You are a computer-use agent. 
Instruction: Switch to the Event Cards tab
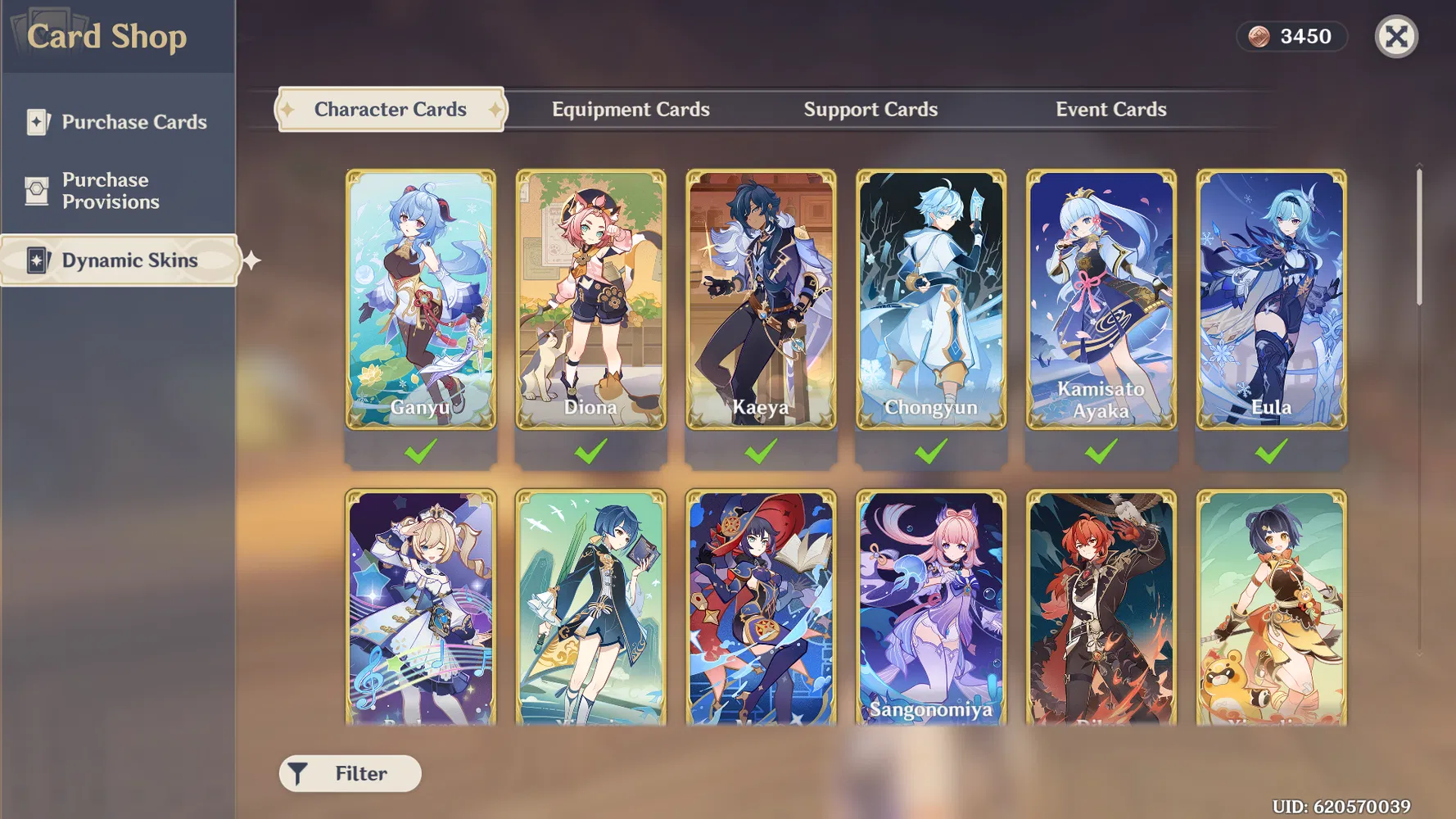point(1111,109)
